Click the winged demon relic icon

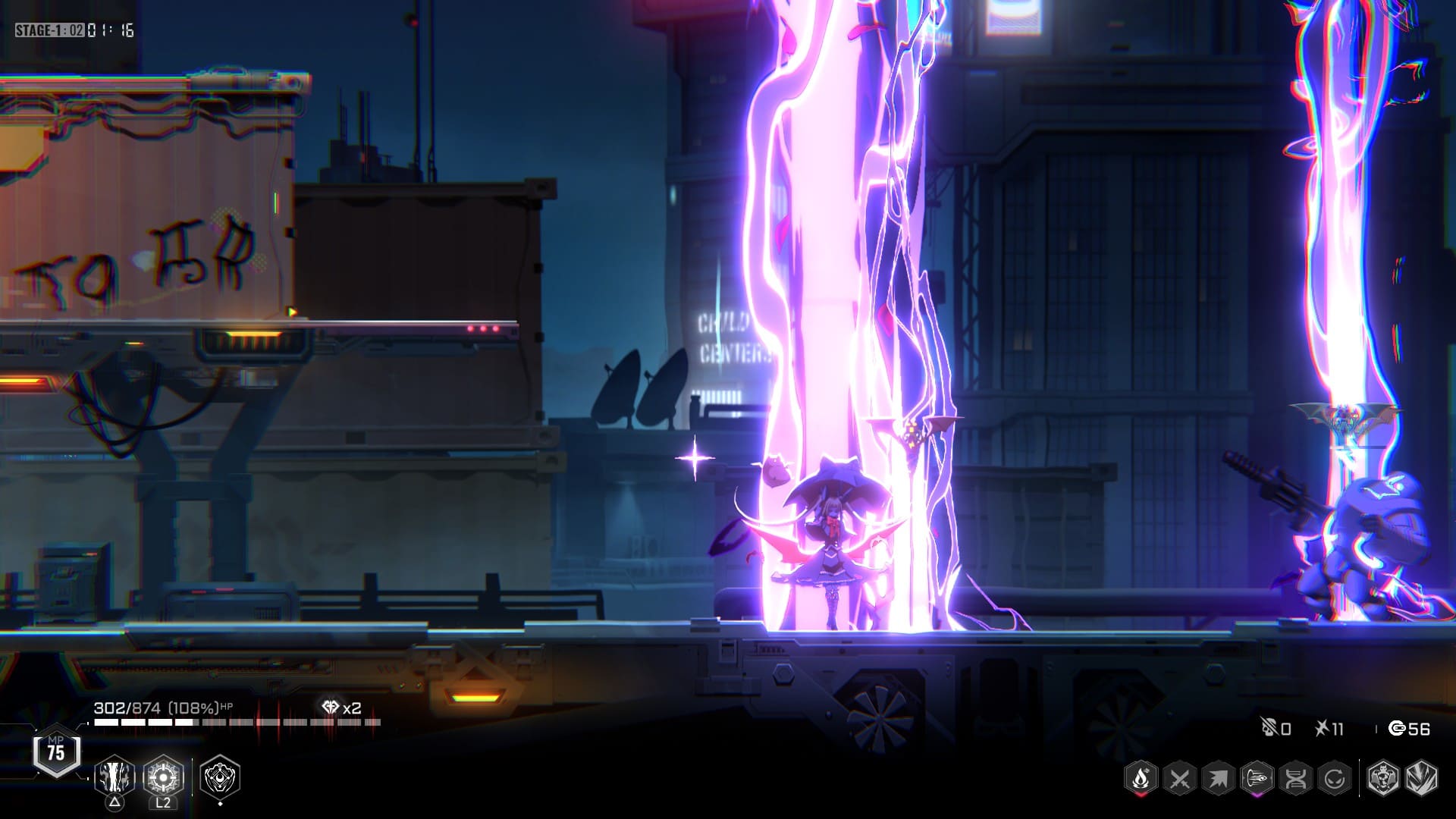click(1382, 778)
